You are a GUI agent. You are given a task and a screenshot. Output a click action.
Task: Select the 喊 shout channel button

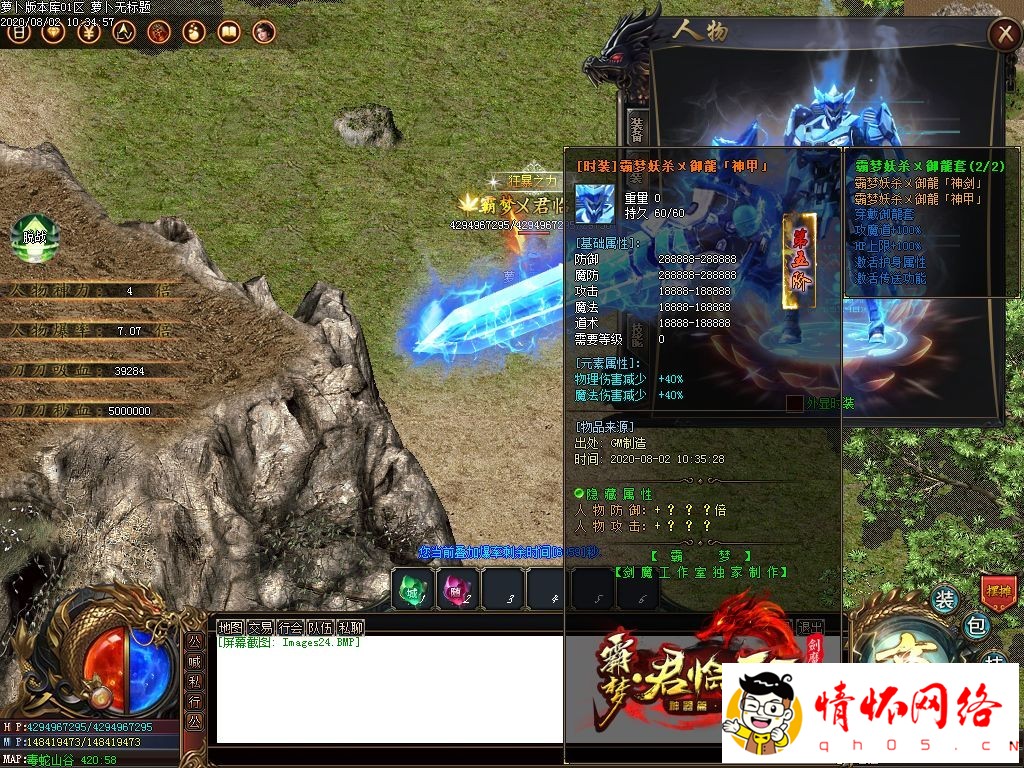click(194, 659)
